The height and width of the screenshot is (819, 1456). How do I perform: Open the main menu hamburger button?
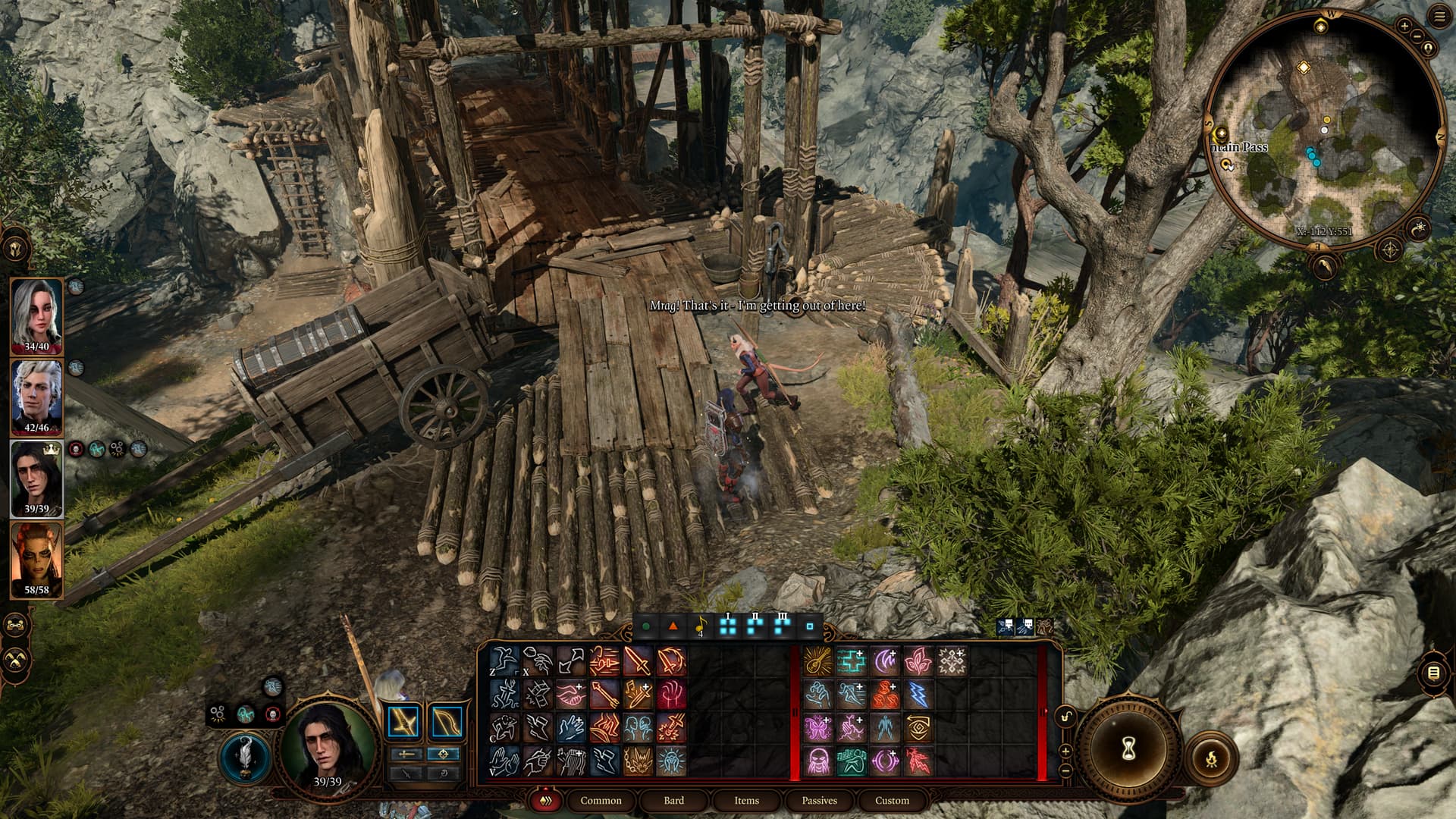tap(1440, 17)
